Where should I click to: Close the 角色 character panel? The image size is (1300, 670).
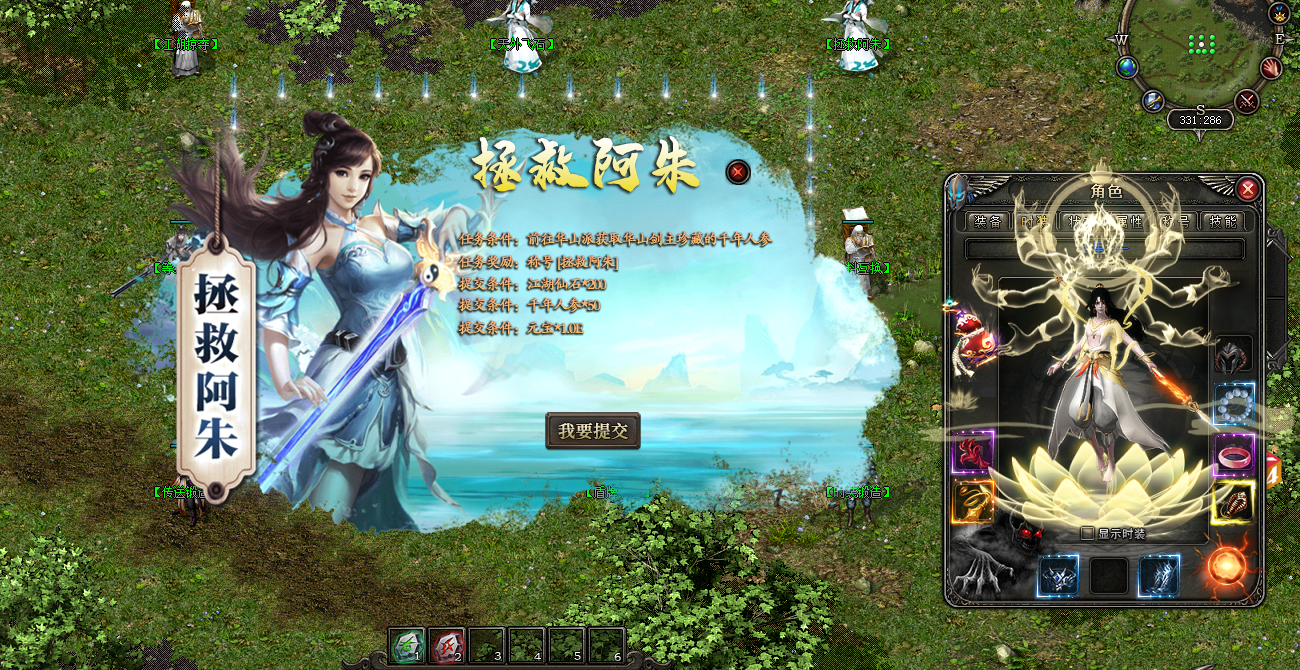1247,189
